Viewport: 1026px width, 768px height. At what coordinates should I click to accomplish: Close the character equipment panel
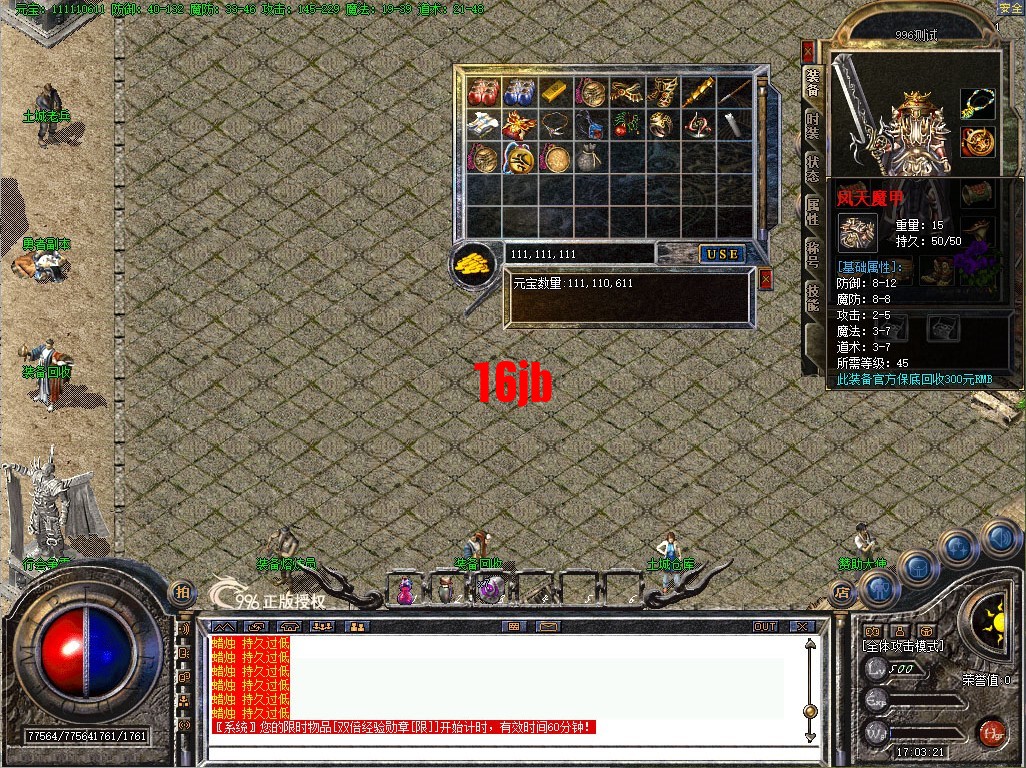point(808,51)
